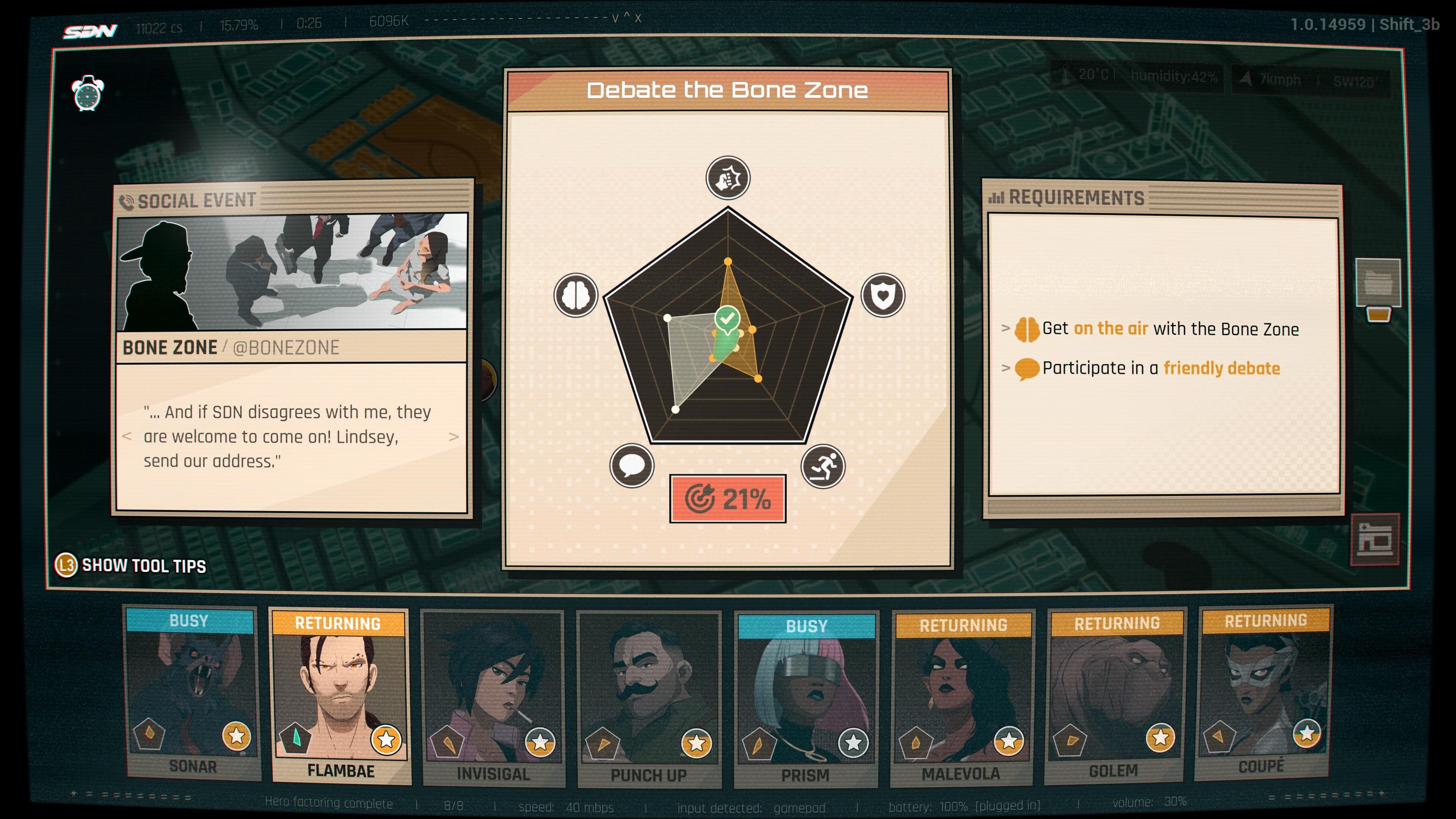
Task: Show tool tips
Action: point(131,565)
